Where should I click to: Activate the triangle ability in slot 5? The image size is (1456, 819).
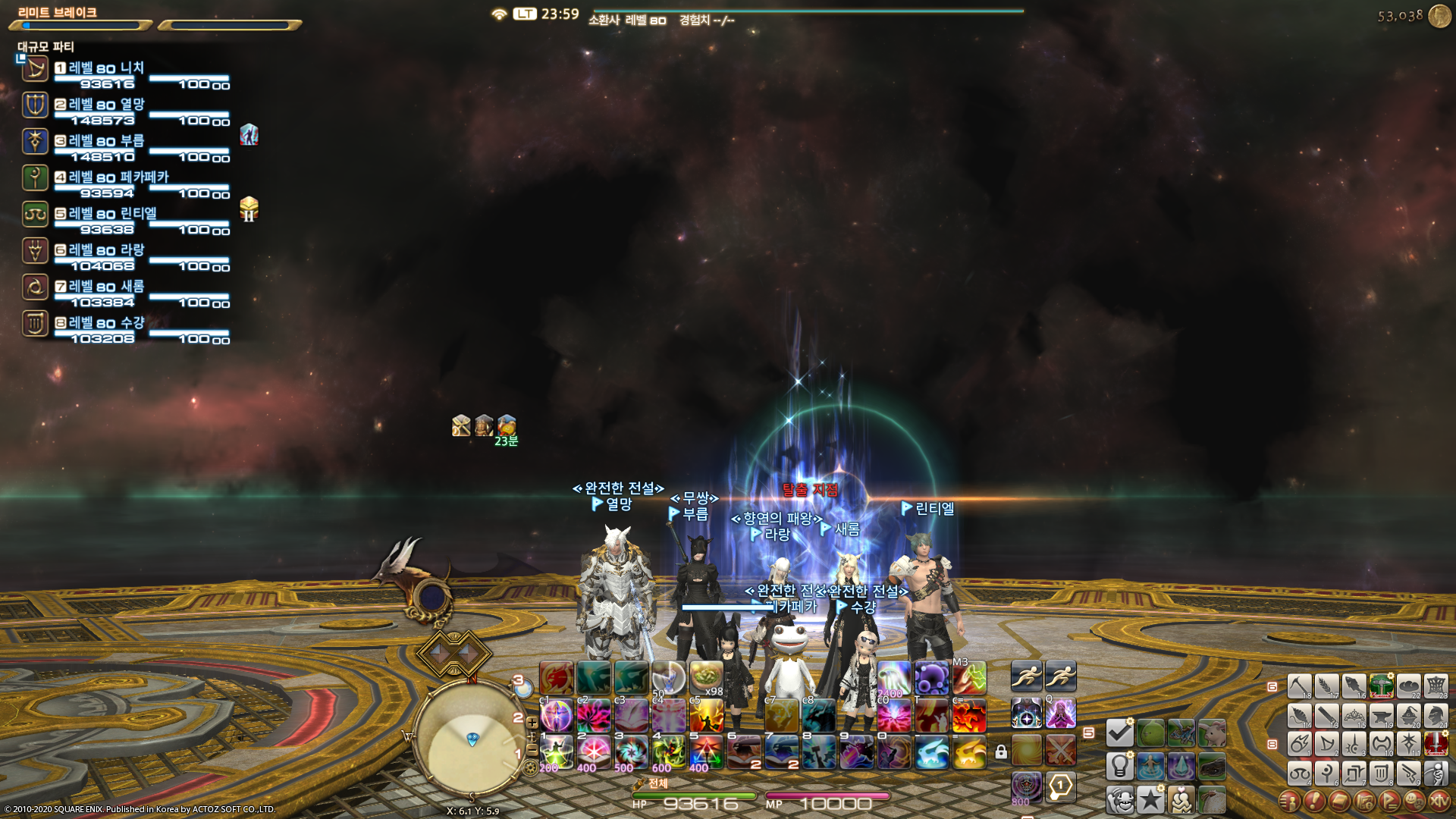(x=706, y=752)
